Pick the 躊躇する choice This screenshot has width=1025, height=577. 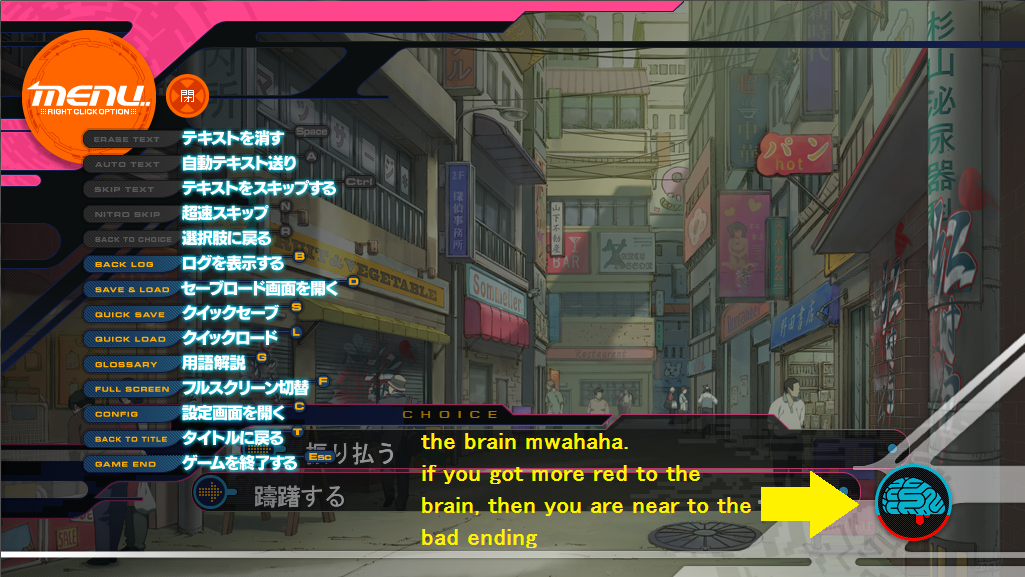click(x=300, y=496)
